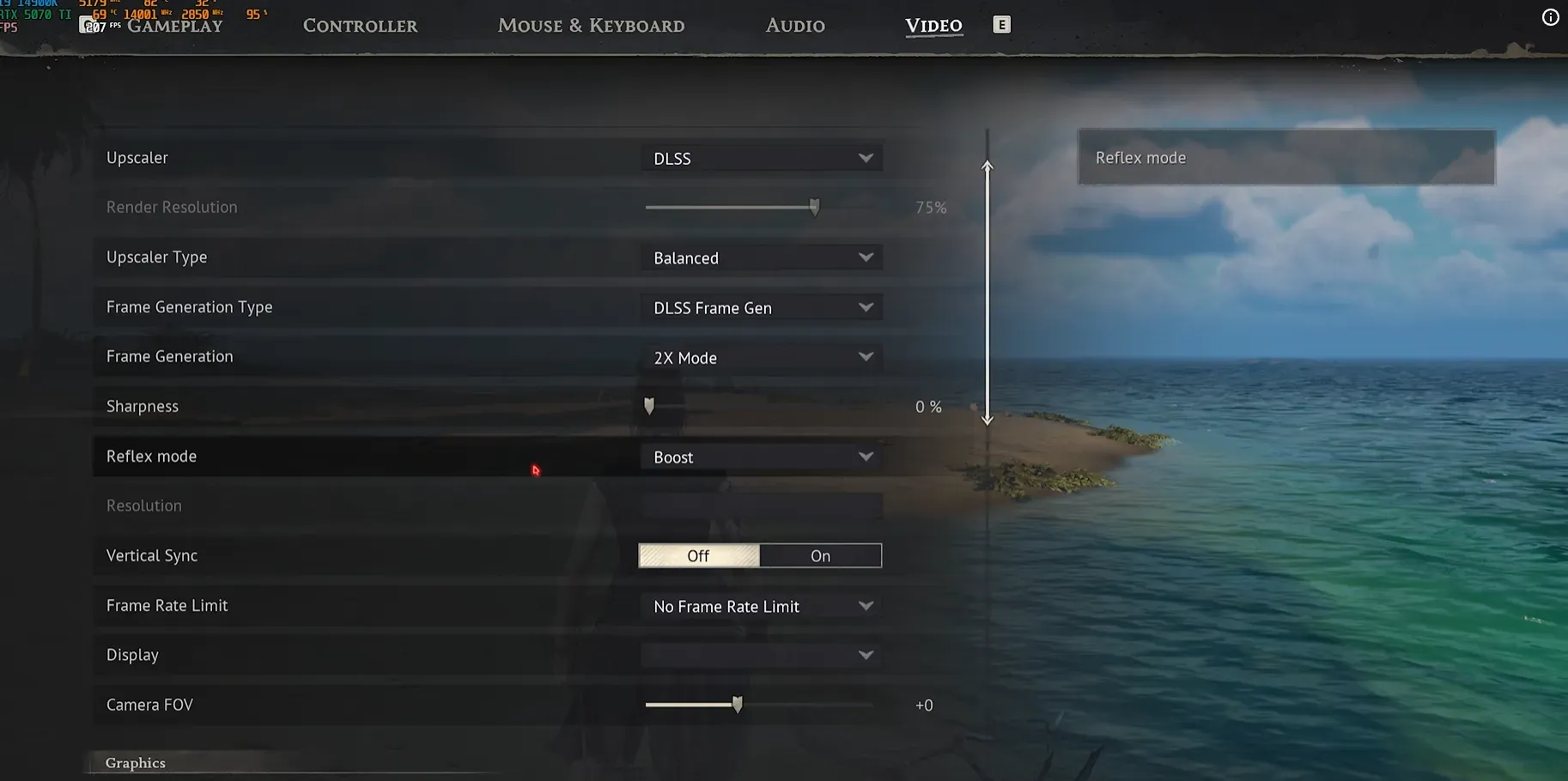Open the Reflex mode dropdown set to Boost
Image resolution: width=1568 pixels, height=781 pixels.
coord(761,456)
